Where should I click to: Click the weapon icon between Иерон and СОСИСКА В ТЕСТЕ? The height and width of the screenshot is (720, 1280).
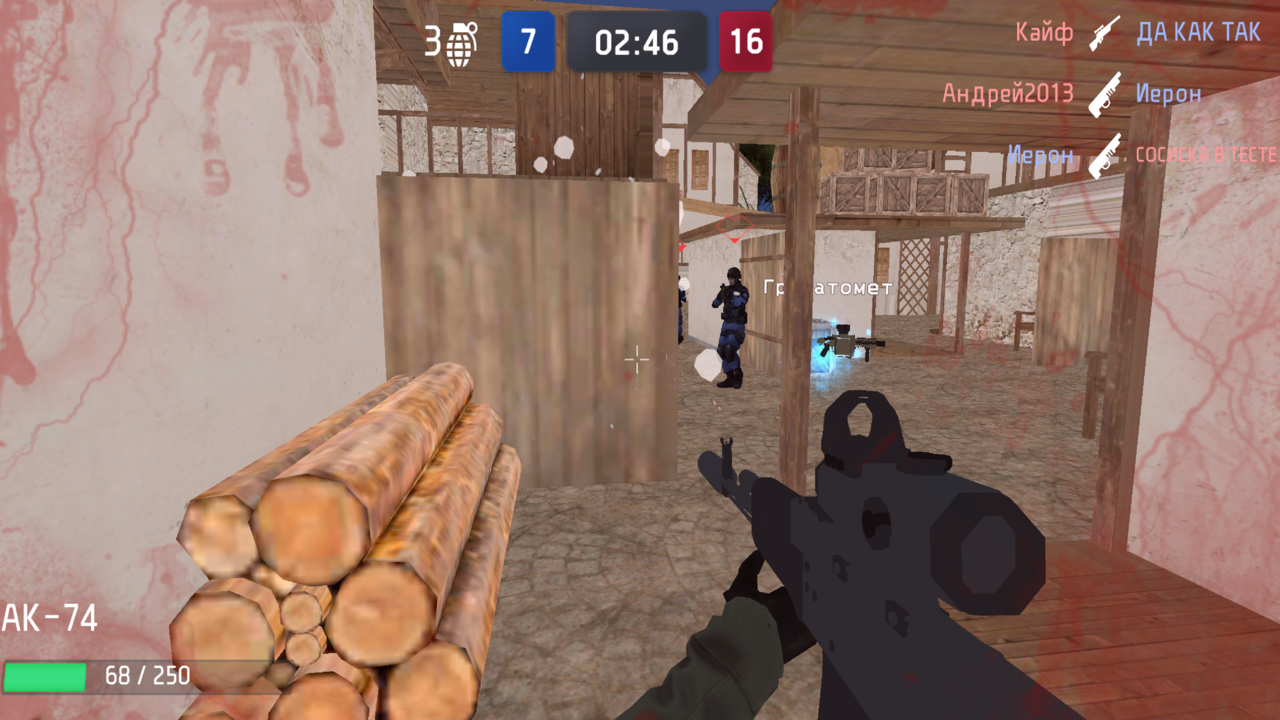click(x=1105, y=155)
